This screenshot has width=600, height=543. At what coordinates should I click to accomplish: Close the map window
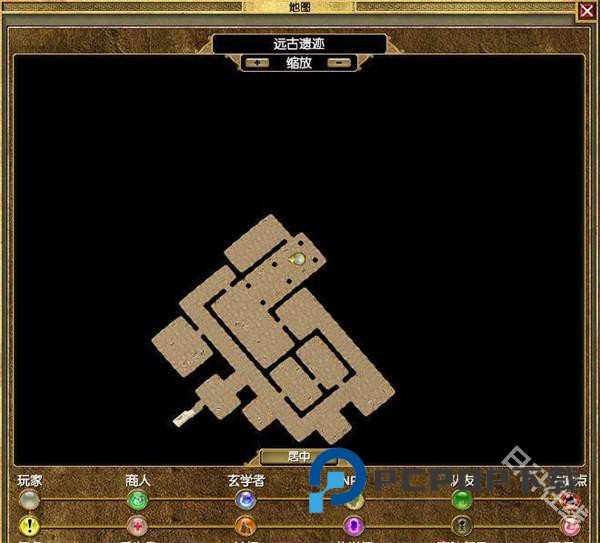coord(586,11)
